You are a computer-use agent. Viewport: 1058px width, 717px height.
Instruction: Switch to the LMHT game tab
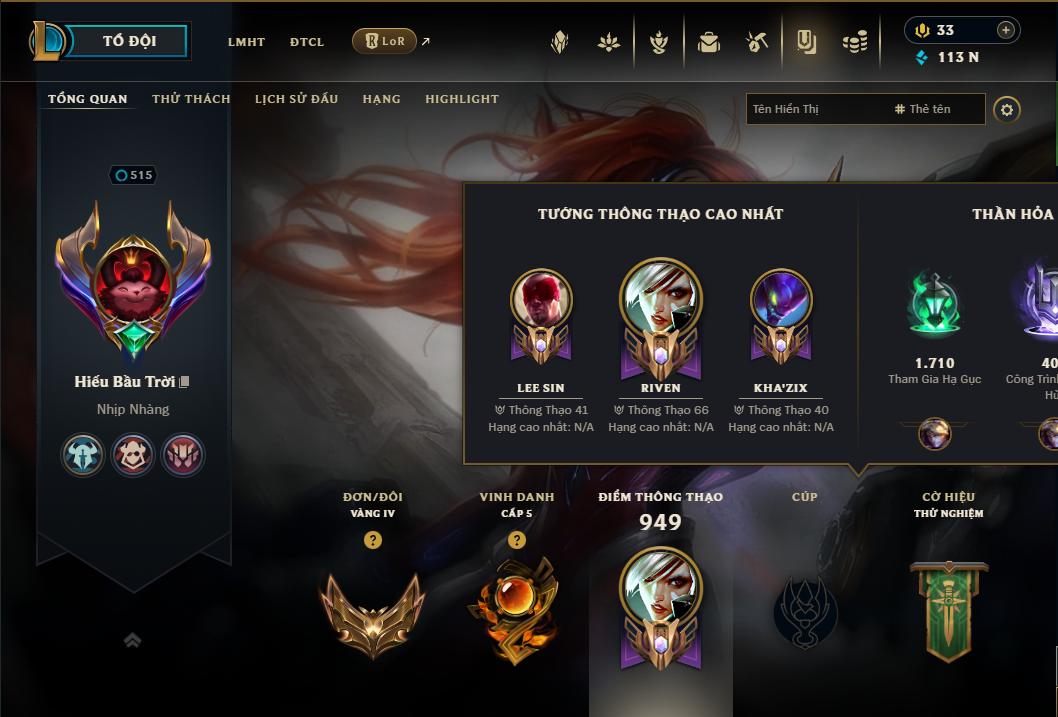[x=246, y=42]
